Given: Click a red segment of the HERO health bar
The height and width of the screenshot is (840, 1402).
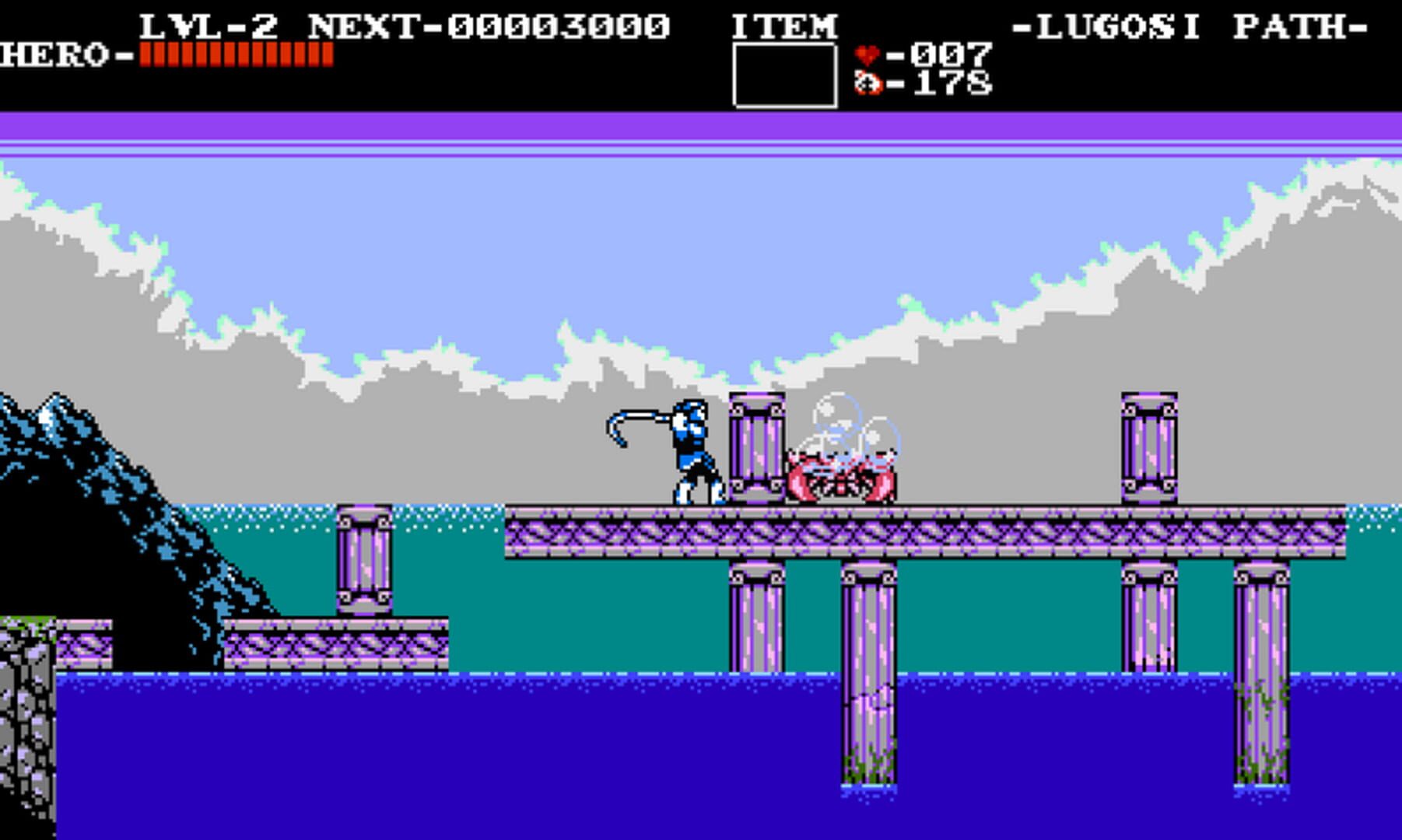Looking at the screenshot, I should [x=233, y=54].
